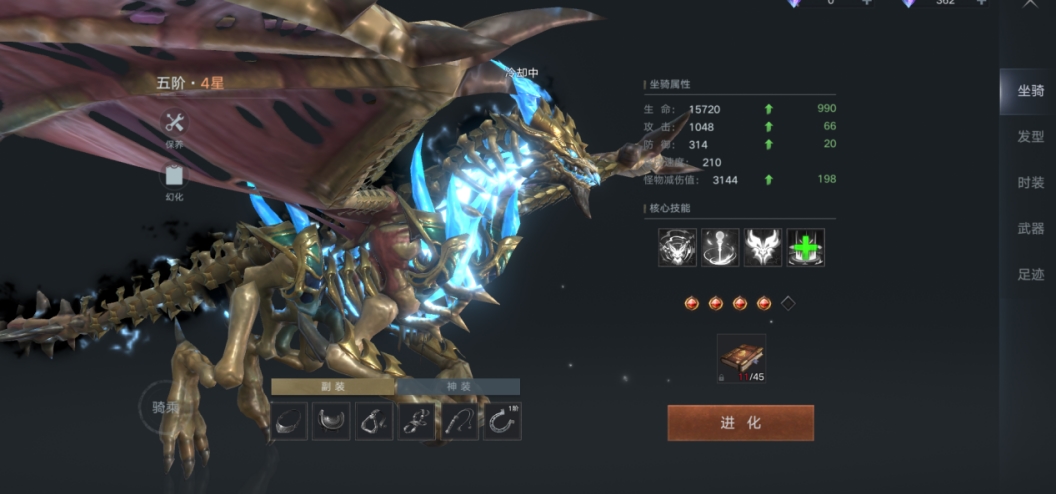Select the horseshoe equipment slot
The image size is (1056, 494).
(x=502, y=422)
